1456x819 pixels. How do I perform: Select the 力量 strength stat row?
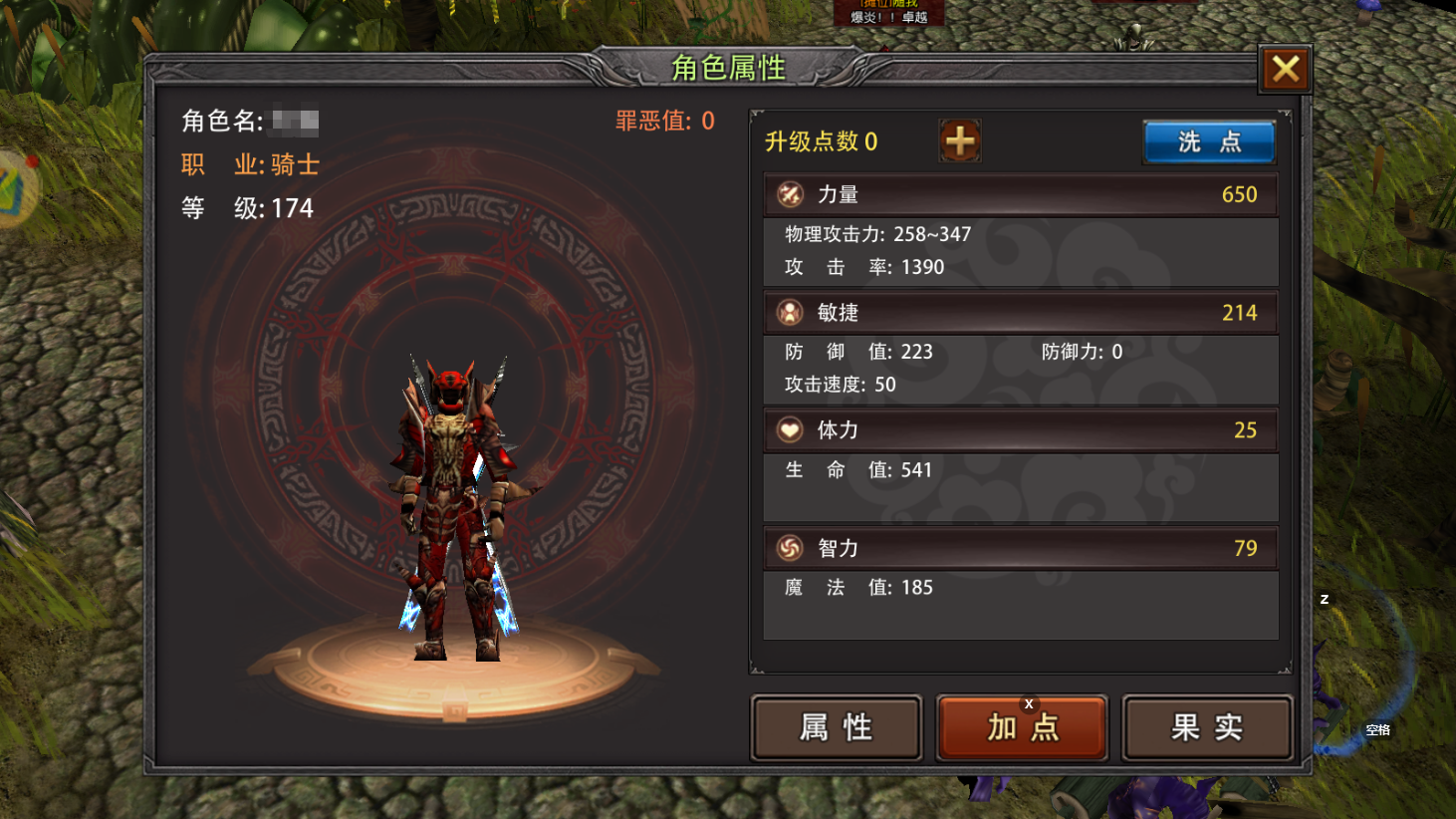coord(1021,194)
